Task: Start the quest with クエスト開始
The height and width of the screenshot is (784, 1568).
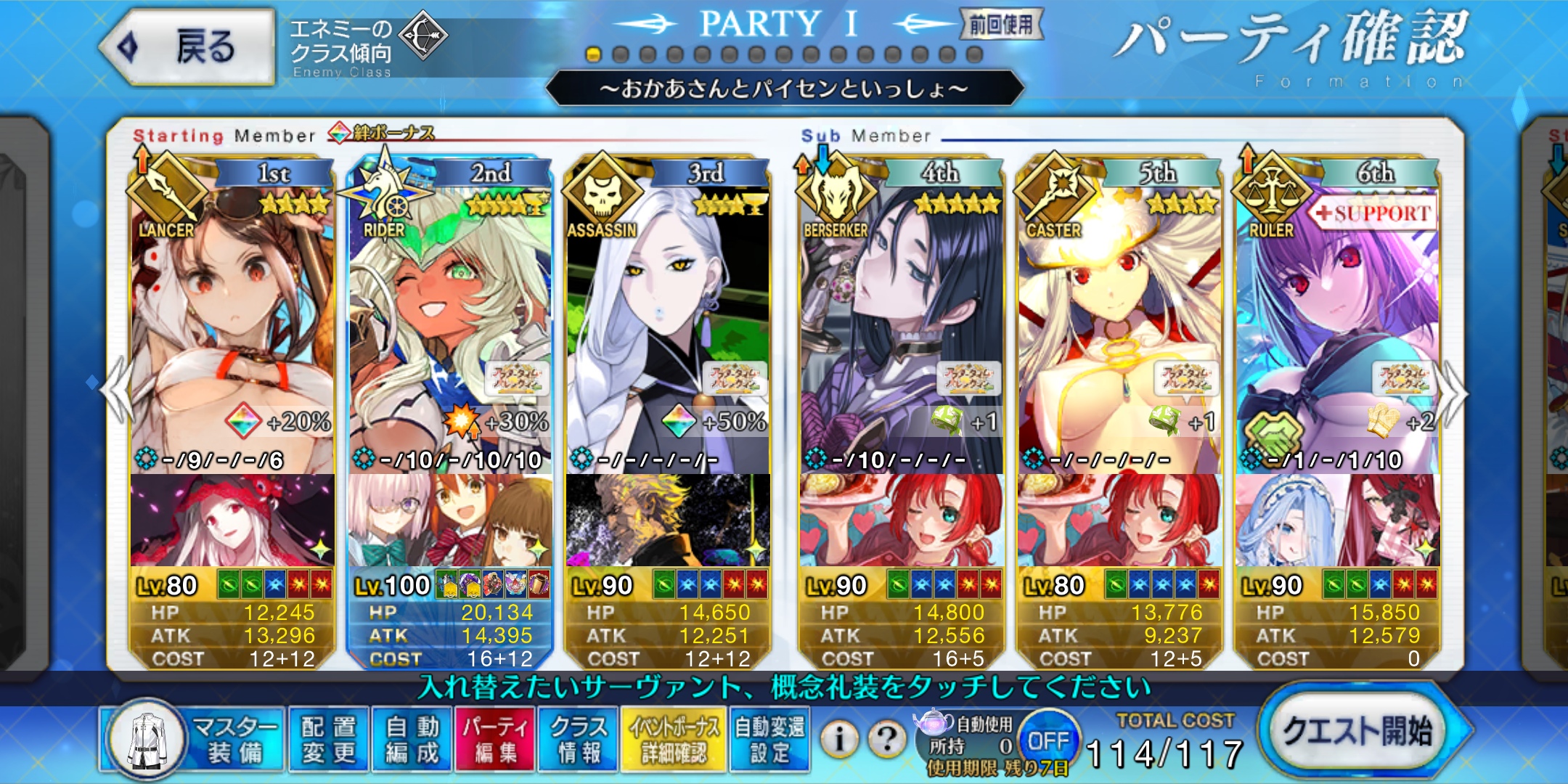Action: (1357, 731)
